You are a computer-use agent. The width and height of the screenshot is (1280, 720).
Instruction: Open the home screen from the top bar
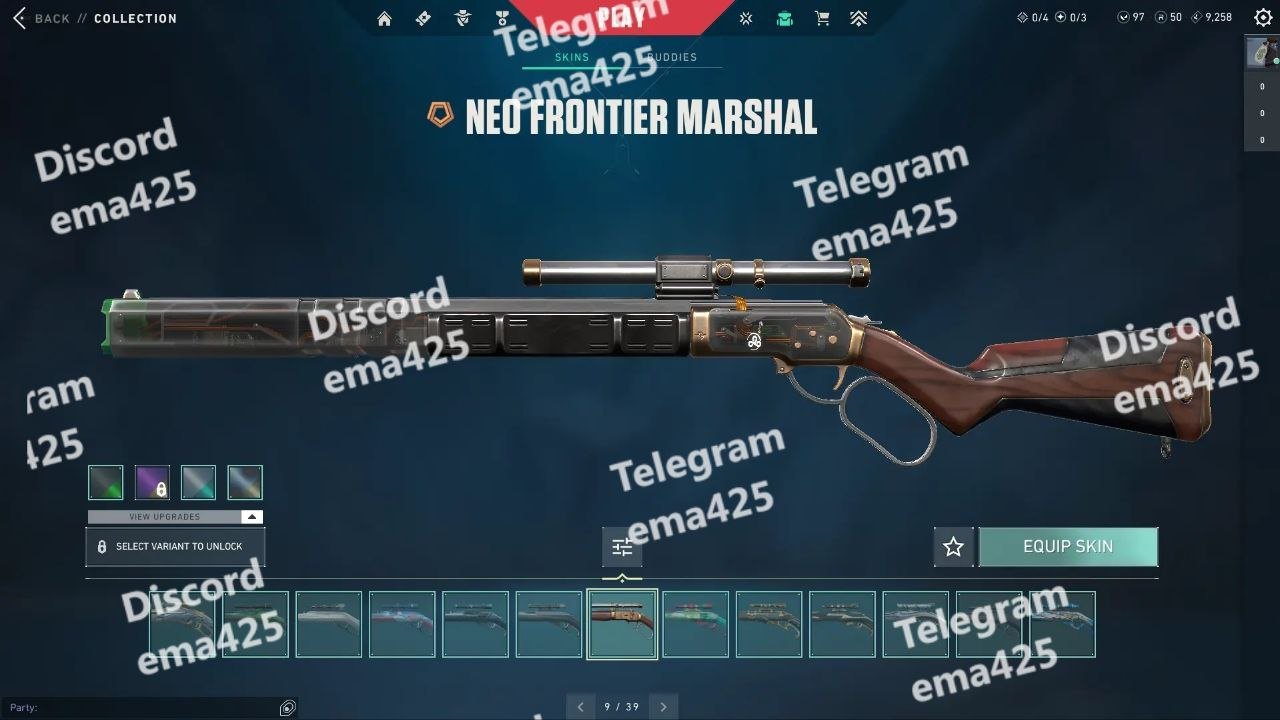tap(384, 18)
